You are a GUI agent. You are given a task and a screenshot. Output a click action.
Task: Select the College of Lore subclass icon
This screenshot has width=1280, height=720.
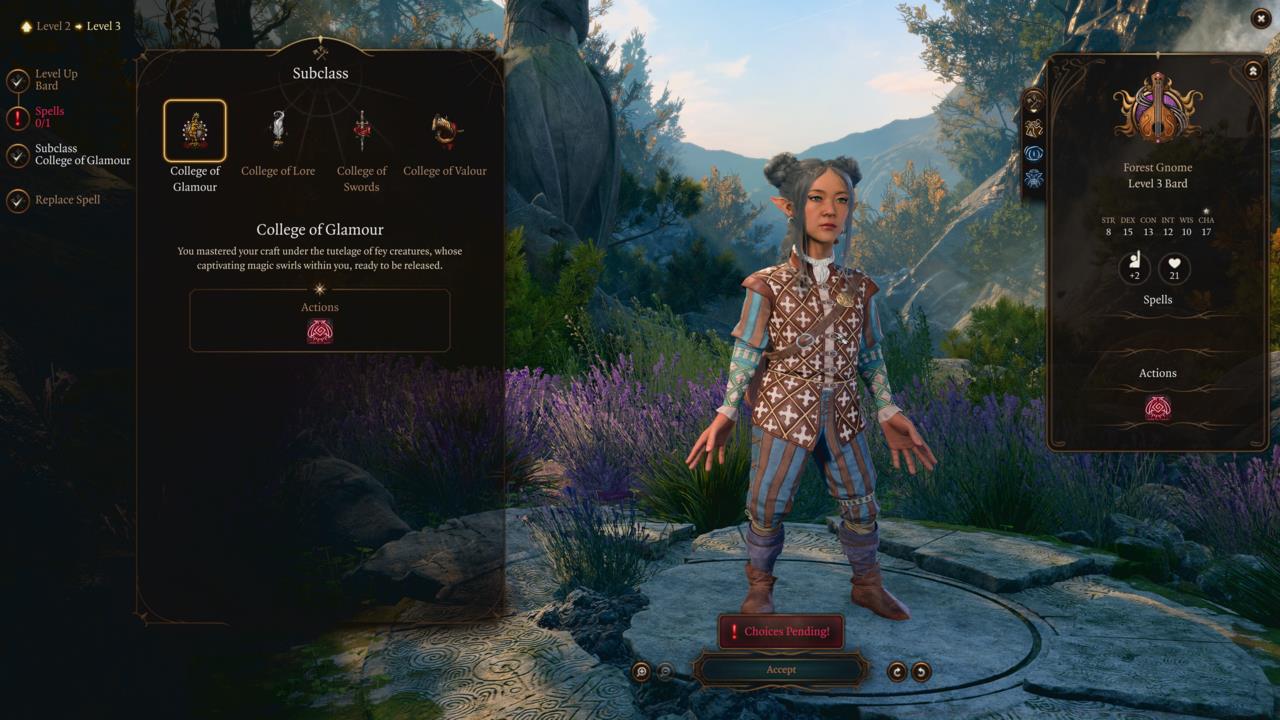tap(278, 128)
